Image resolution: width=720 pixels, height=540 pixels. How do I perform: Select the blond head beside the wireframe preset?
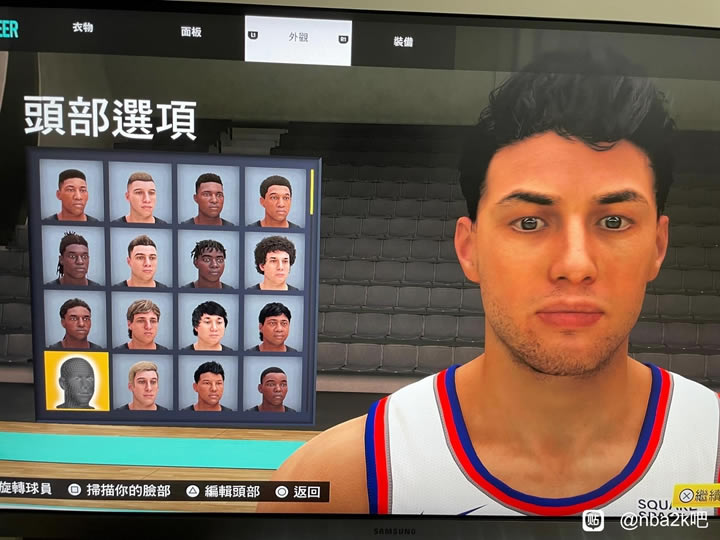click(x=143, y=384)
